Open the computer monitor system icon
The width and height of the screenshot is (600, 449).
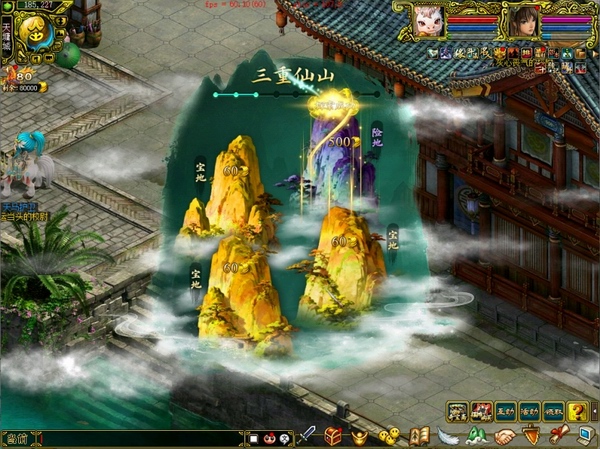pos(585,436)
